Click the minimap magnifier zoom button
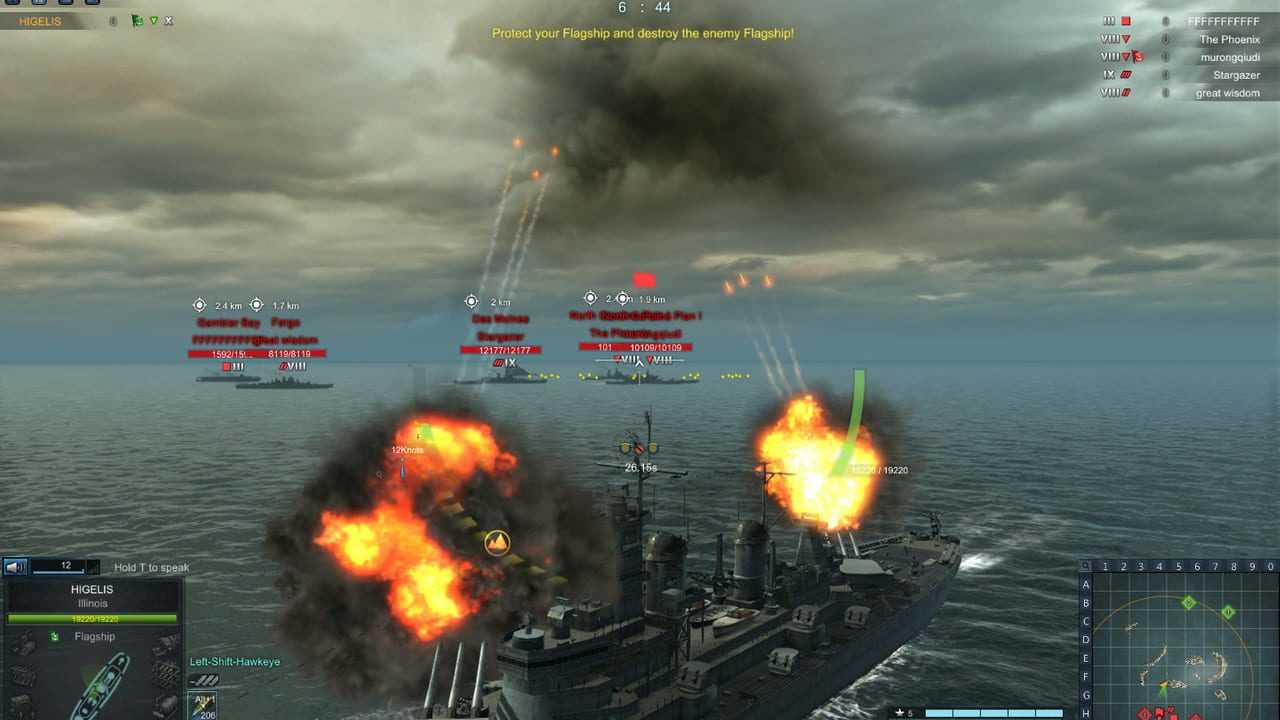Screen dimensions: 1280x720 (x=1086, y=566)
